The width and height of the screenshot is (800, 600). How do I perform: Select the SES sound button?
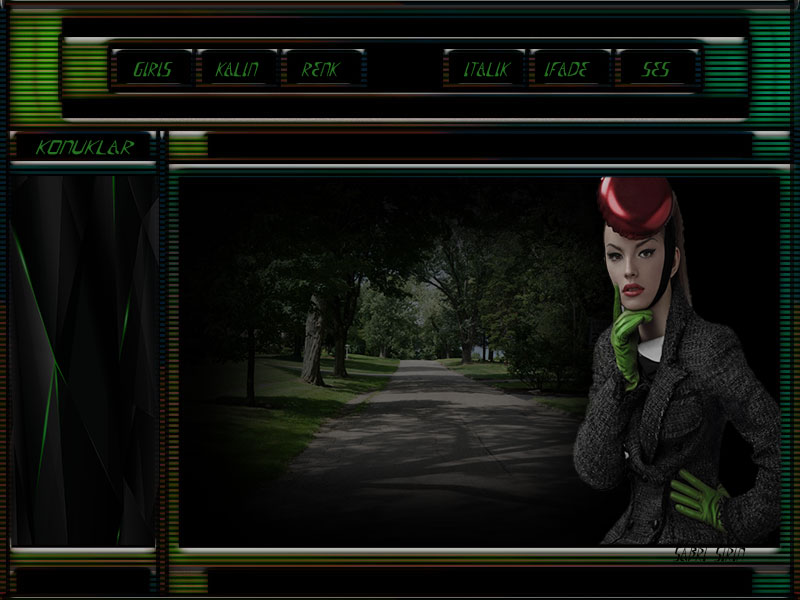tap(656, 70)
